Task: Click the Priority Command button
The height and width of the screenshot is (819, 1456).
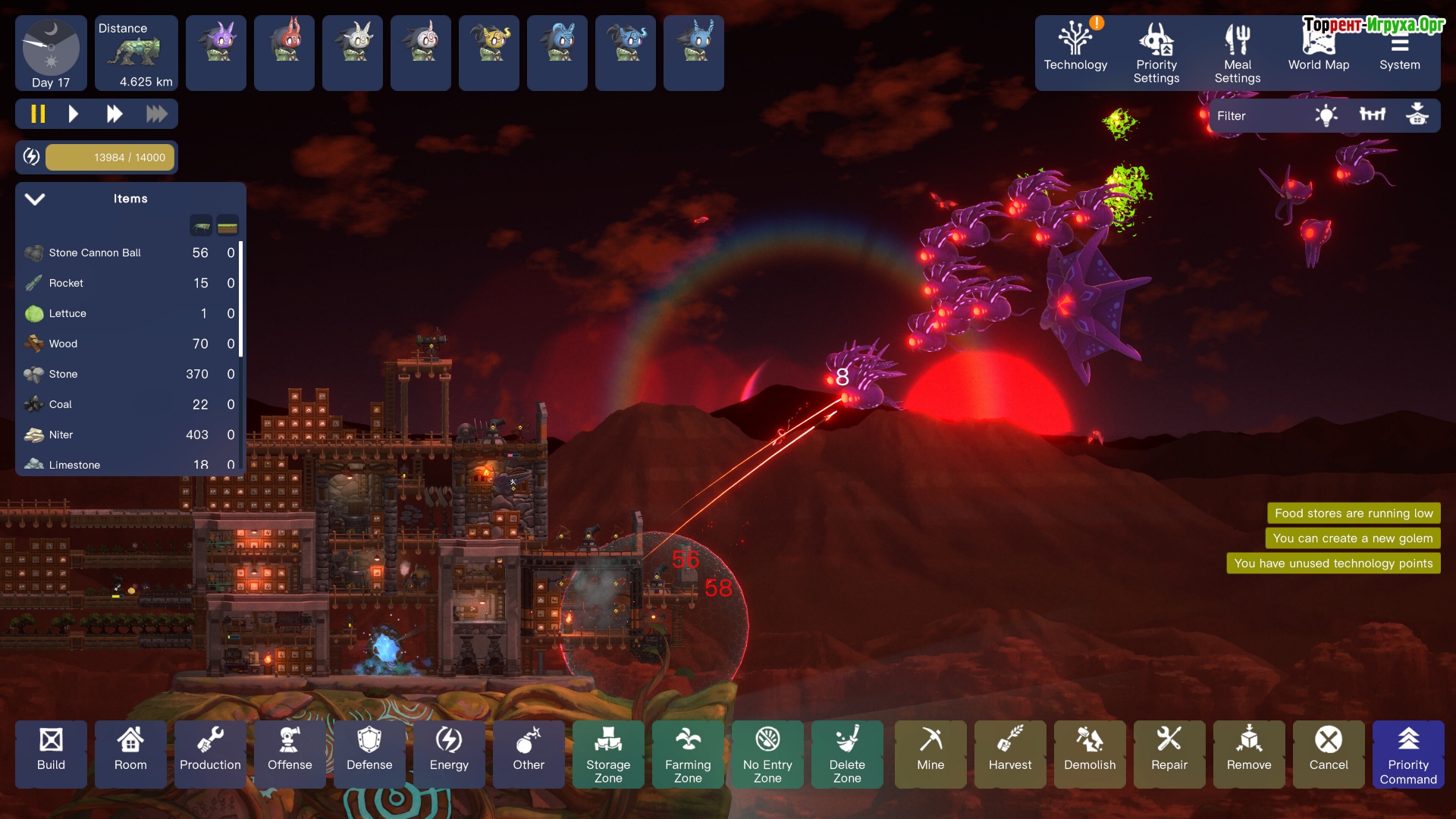Action: tap(1408, 752)
